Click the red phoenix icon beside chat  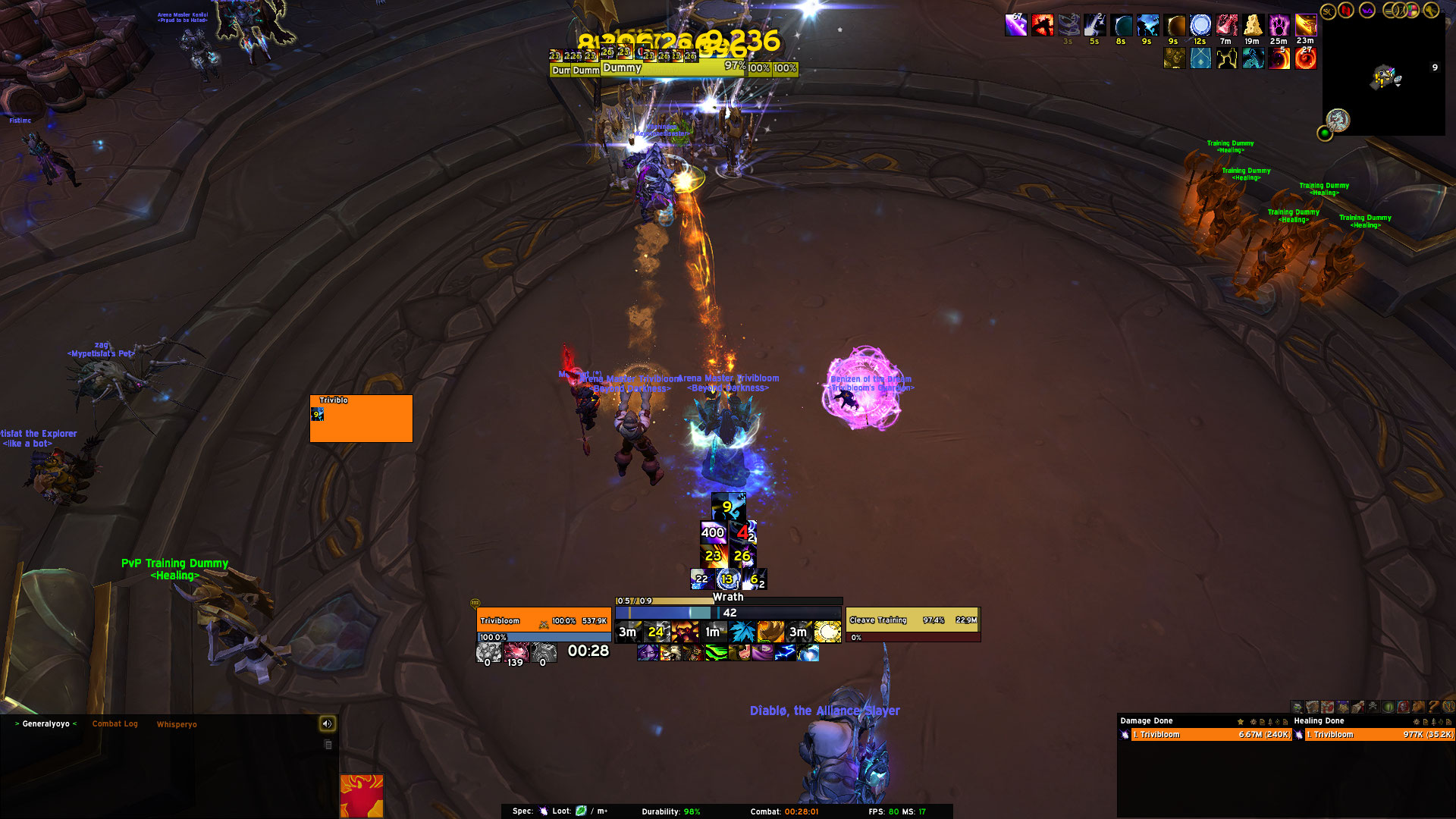362,795
